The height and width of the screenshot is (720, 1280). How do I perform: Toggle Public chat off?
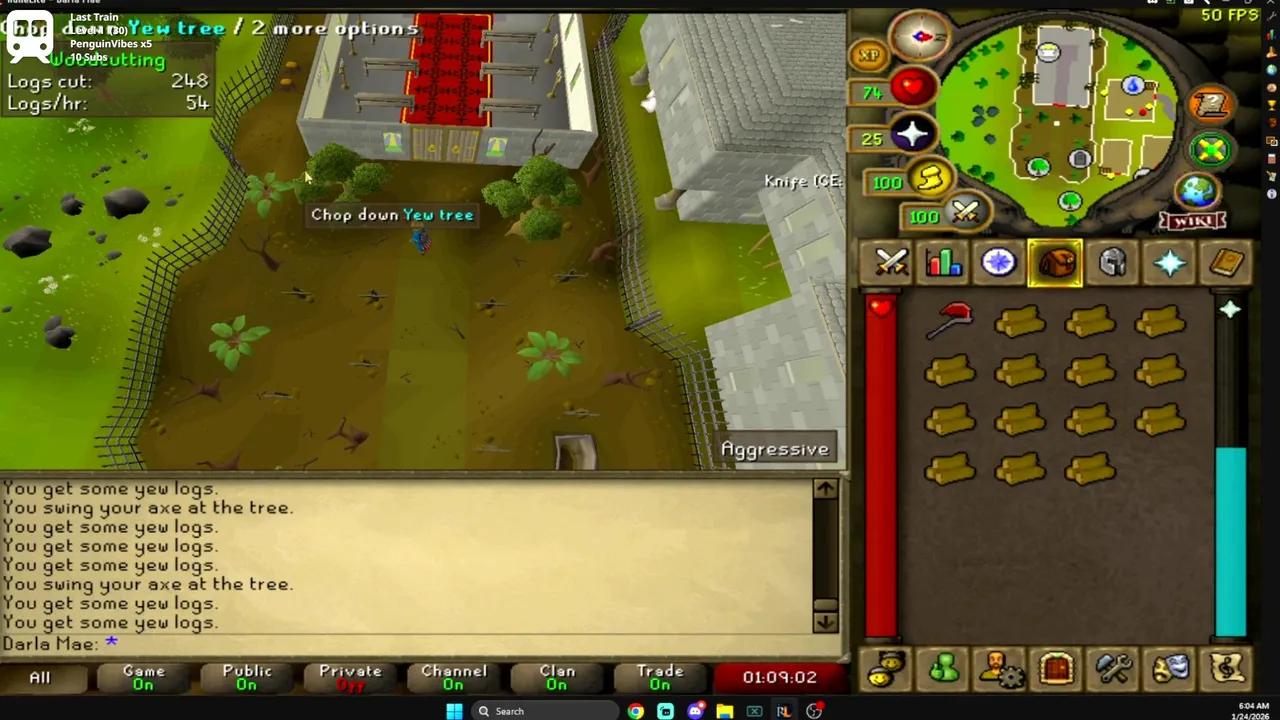tap(246, 677)
